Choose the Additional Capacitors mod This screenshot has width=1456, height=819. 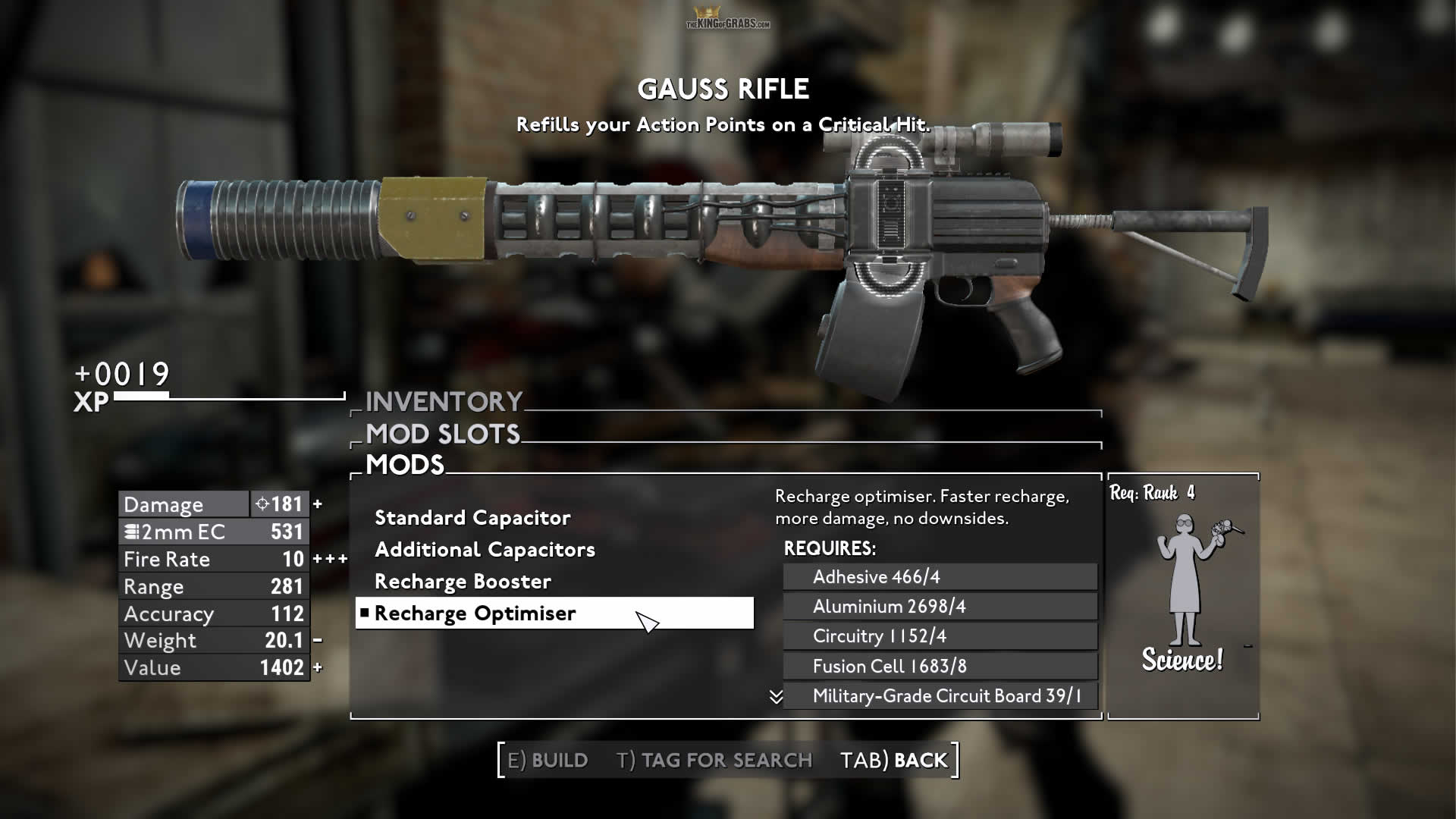tap(485, 550)
